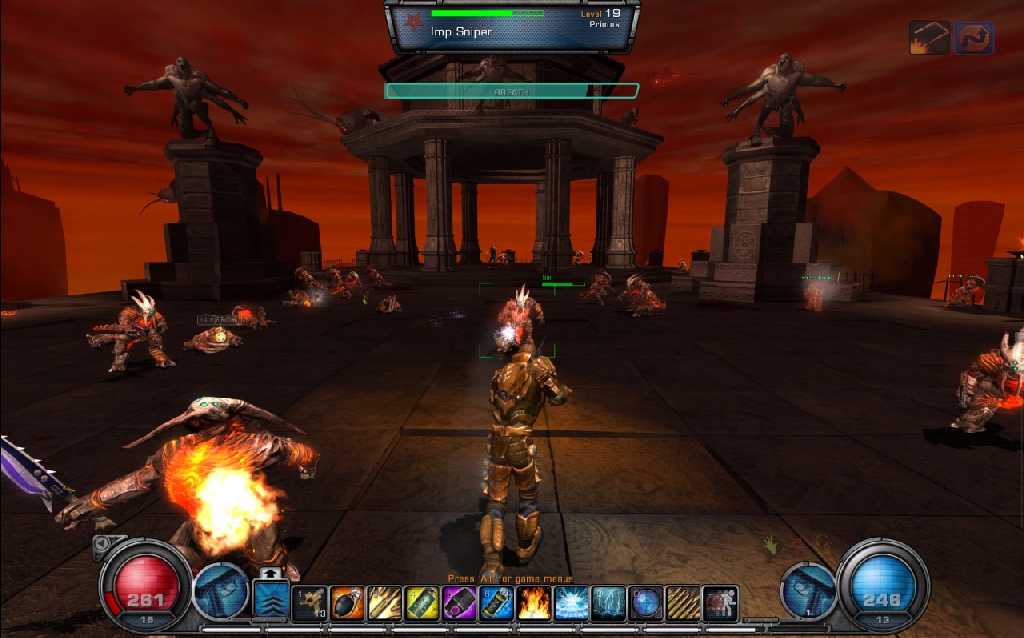This screenshot has width=1024, height=638.
Task: Toggle the speaker icon above the health globe
Action: (x=103, y=547)
